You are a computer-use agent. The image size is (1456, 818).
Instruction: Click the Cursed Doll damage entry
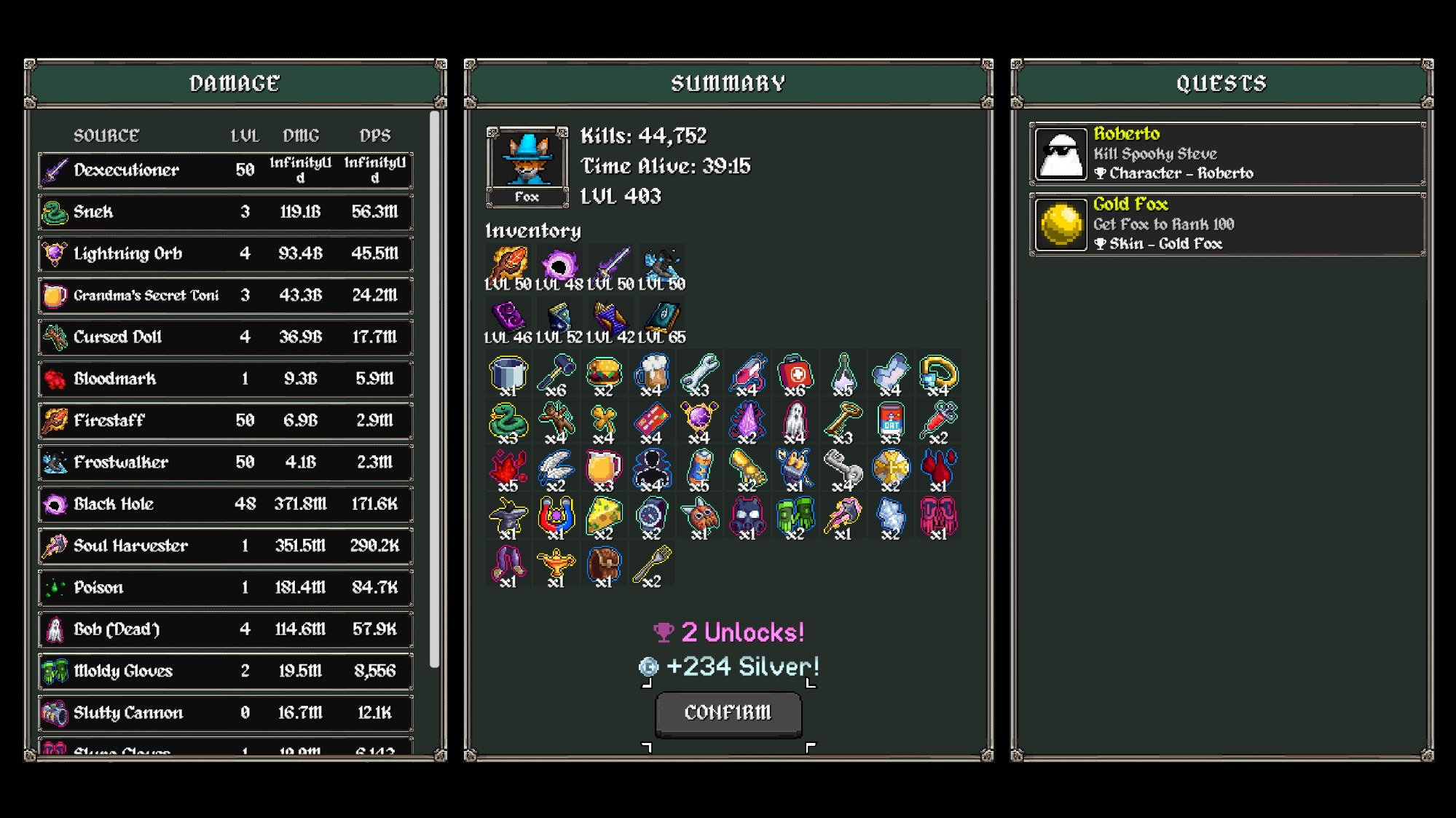coord(226,337)
